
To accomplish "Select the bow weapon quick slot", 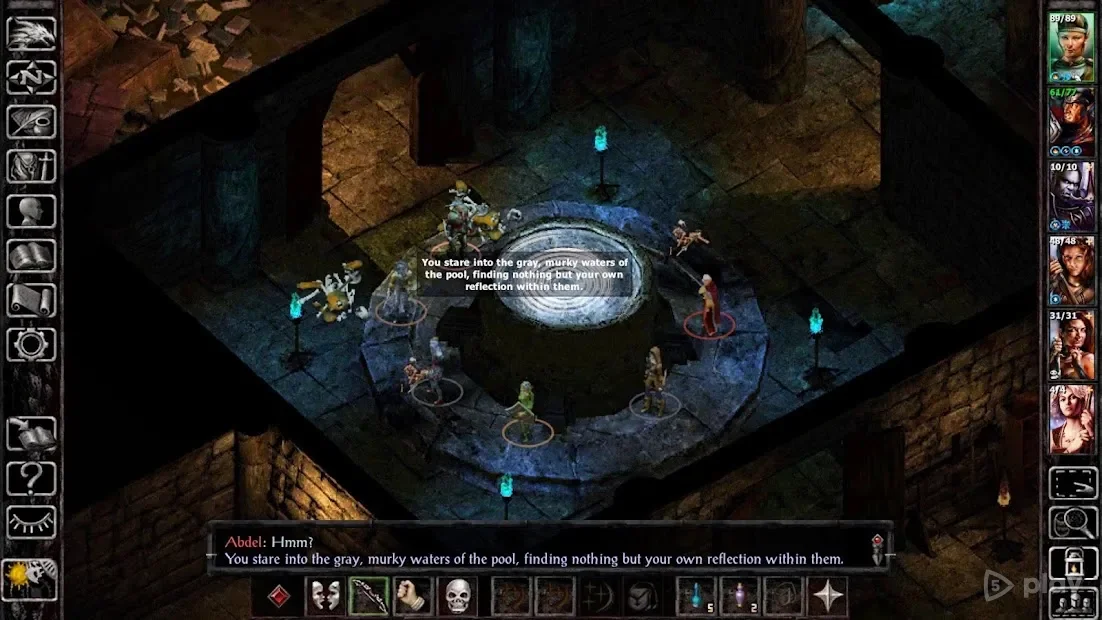I will click(x=368, y=597).
